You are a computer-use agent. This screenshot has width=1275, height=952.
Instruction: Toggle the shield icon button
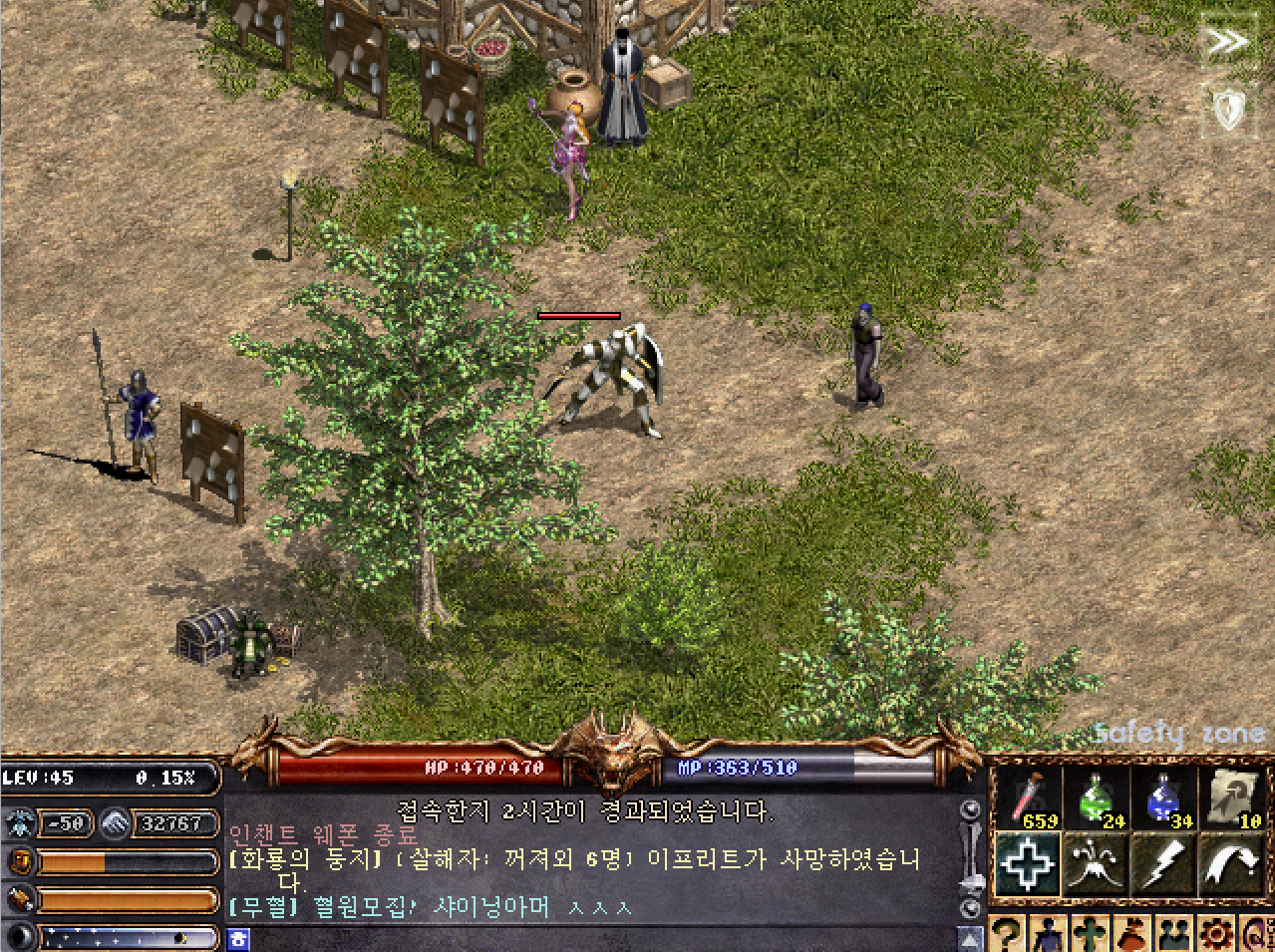coord(1228,108)
